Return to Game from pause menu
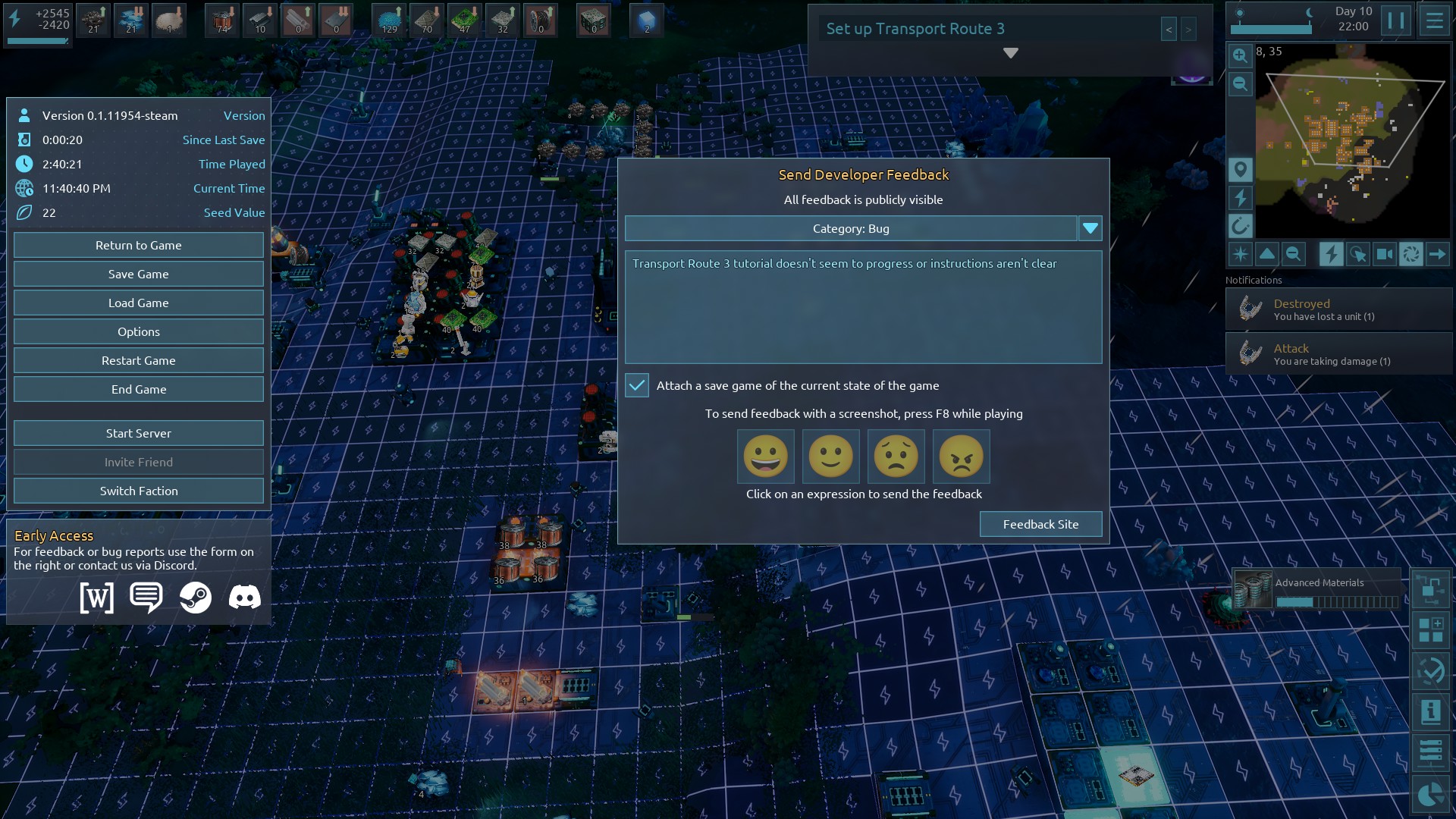 [138, 245]
